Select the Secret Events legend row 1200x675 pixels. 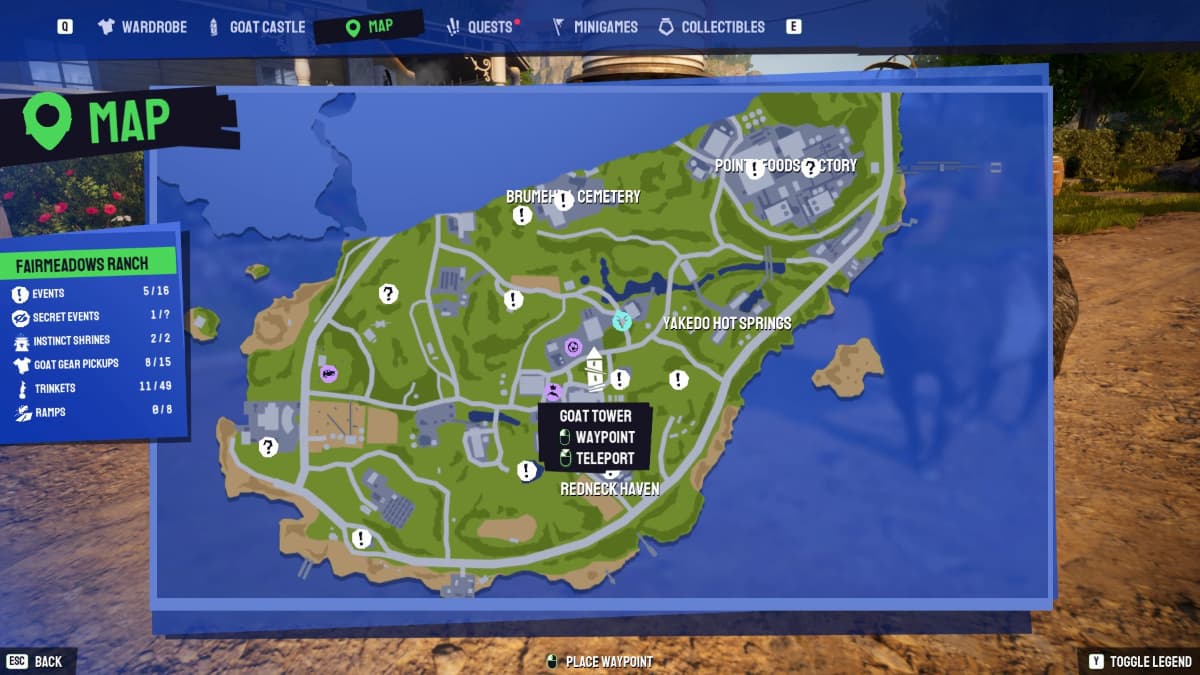click(x=92, y=316)
